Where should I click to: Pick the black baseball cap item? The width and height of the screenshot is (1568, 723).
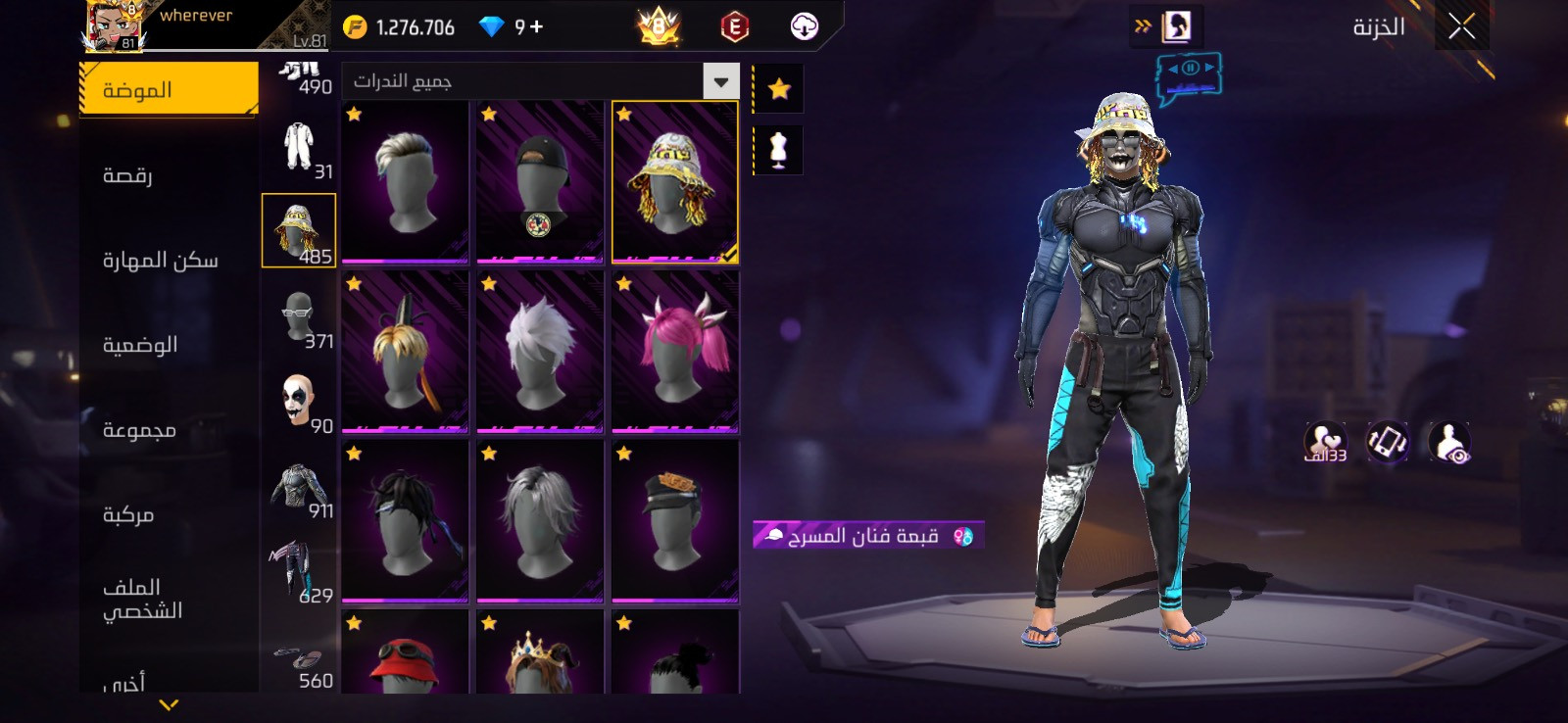(x=539, y=182)
